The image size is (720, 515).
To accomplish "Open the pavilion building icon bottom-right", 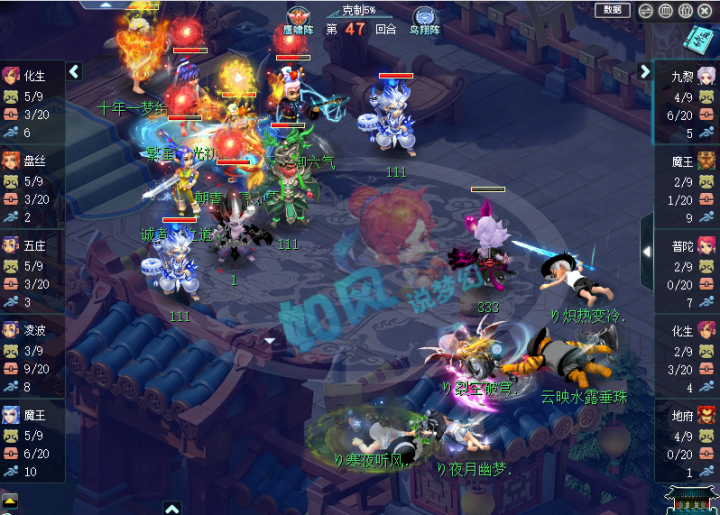I will (693, 497).
